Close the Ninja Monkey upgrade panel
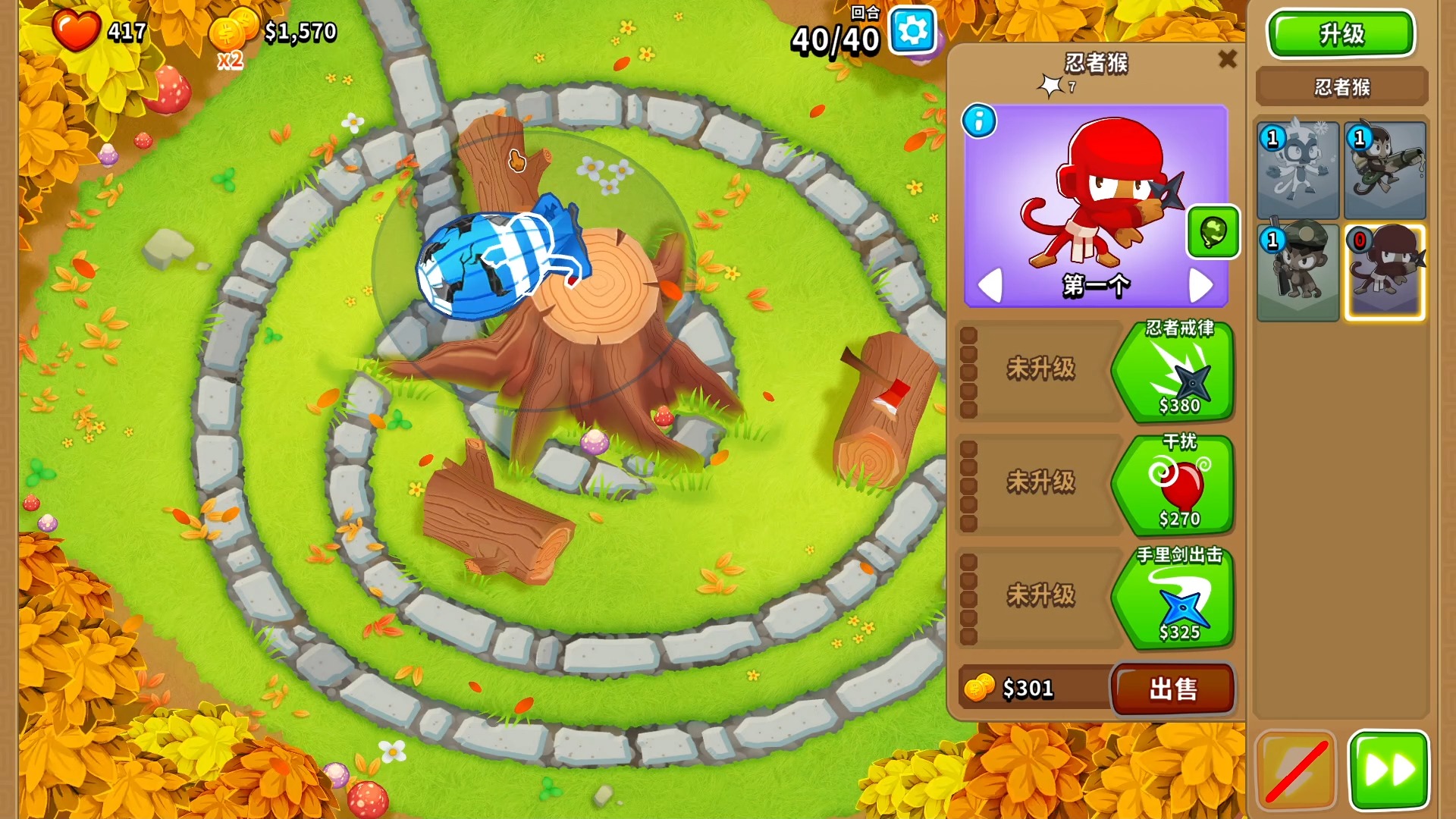The width and height of the screenshot is (1456, 819). (x=1227, y=59)
